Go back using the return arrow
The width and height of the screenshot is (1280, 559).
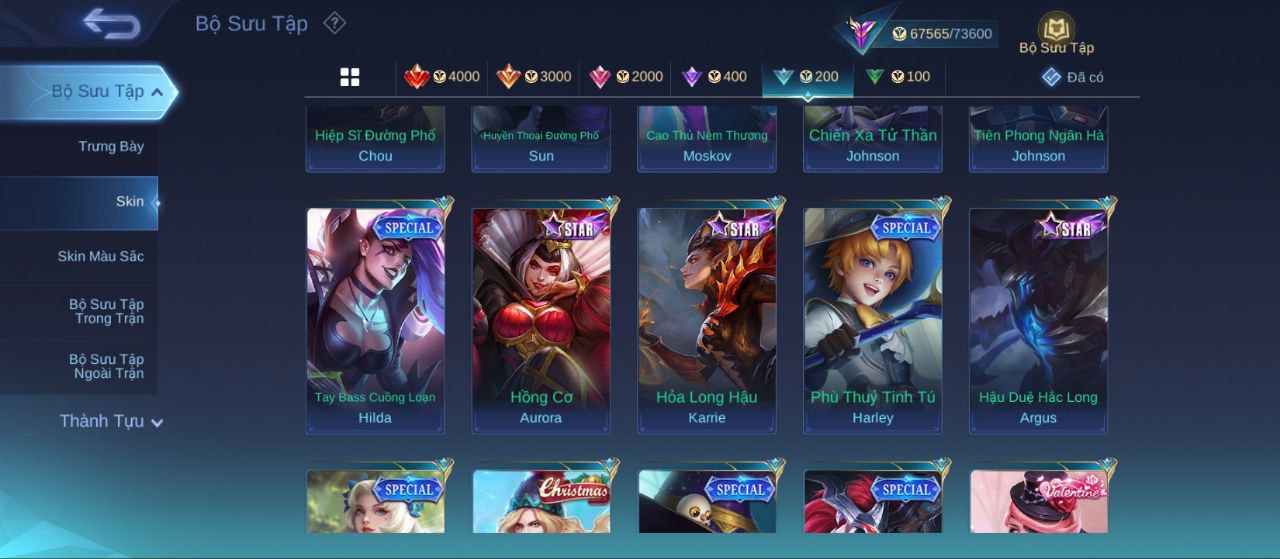(111, 24)
